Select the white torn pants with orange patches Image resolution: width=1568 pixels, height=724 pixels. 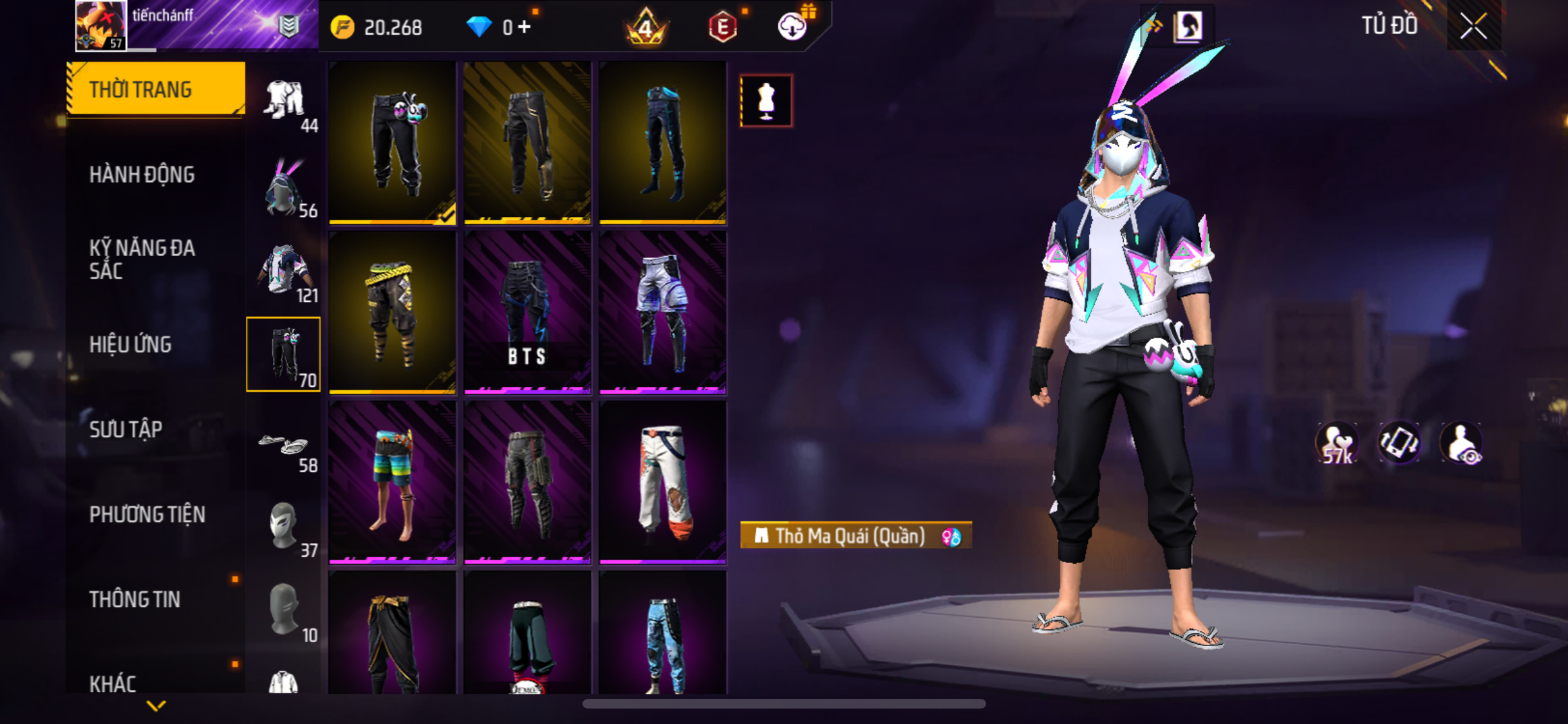coord(662,482)
